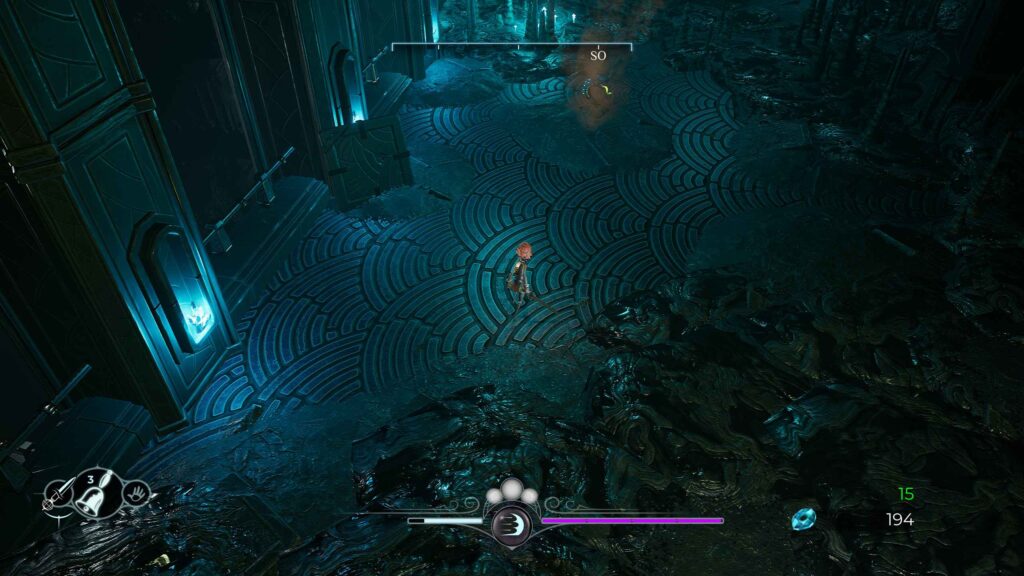Click the crescent dash emblem between the bars
The height and width of the screenshot is (576, 1024).
coord(511,521)
